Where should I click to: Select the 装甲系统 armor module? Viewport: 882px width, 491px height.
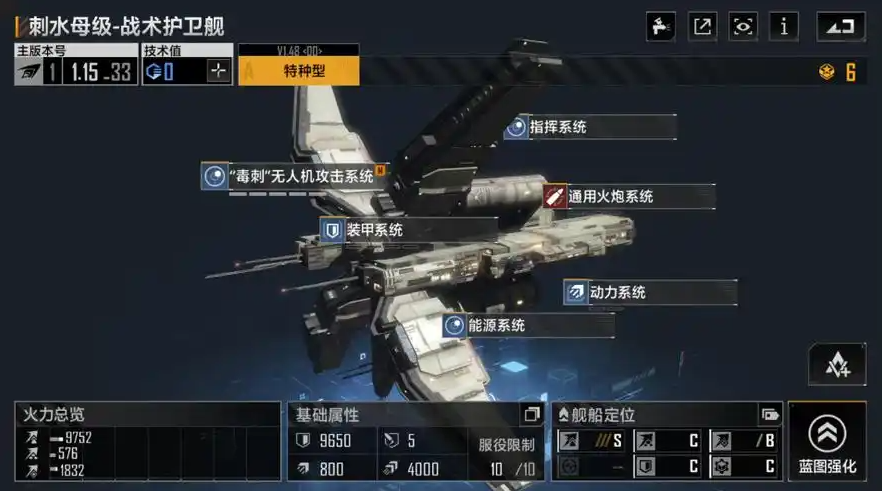point(374,231)
